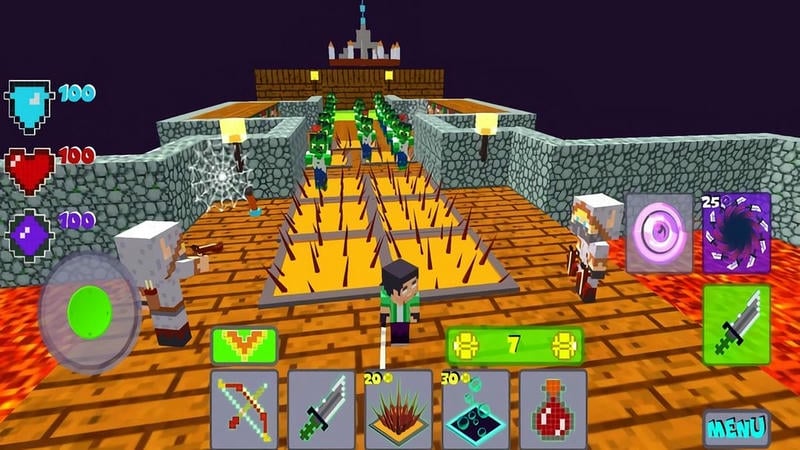Screen dimensions: 800x450
Task: Pick the bubbling slime trap costing 30
Action: (476, 411)
